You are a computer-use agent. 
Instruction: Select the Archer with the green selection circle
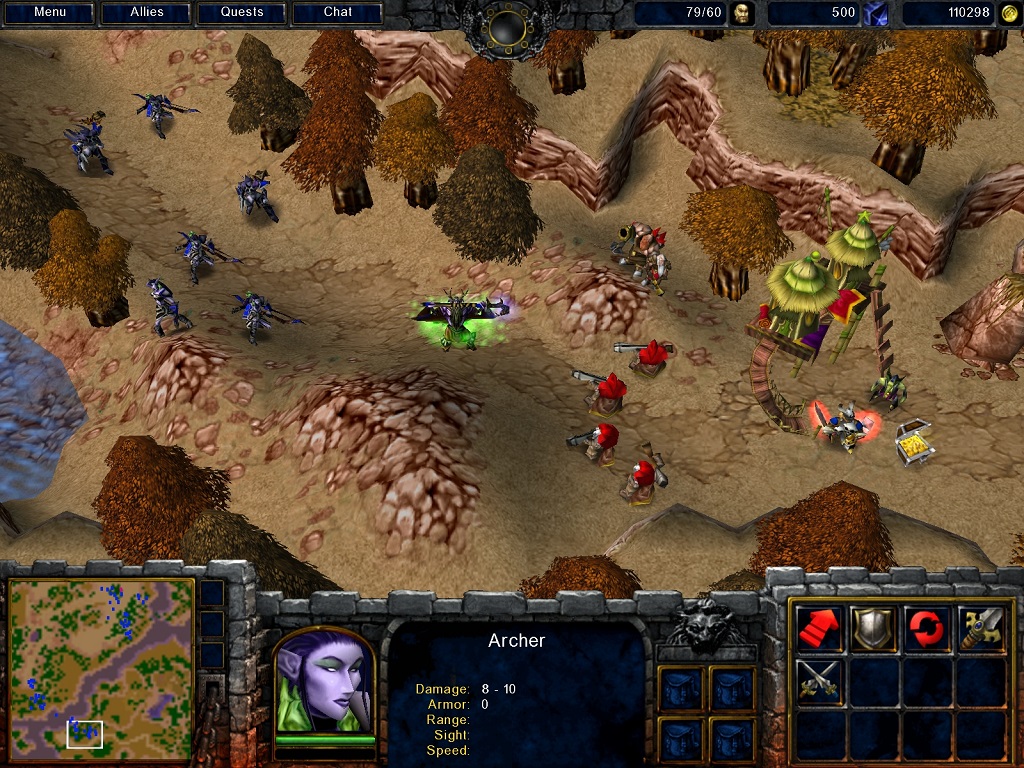click(460, 318)
